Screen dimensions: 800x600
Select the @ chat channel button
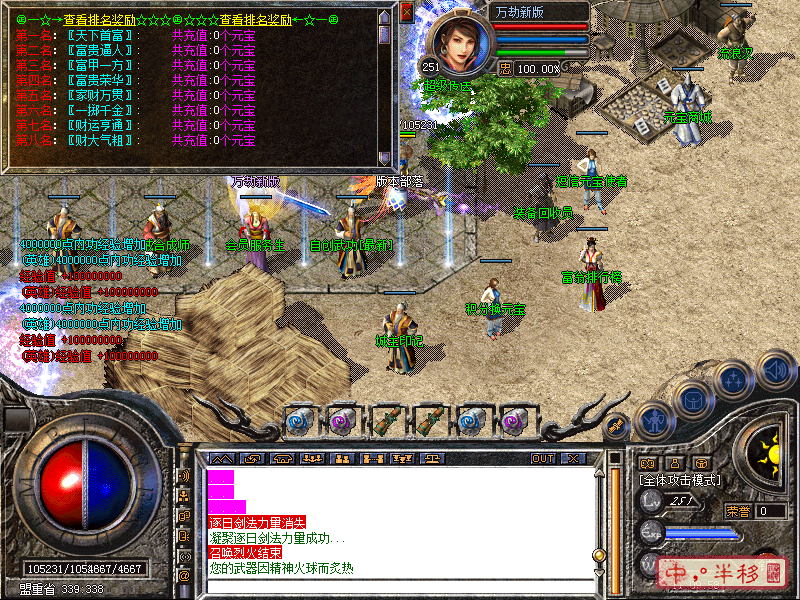tap(184, 576)
